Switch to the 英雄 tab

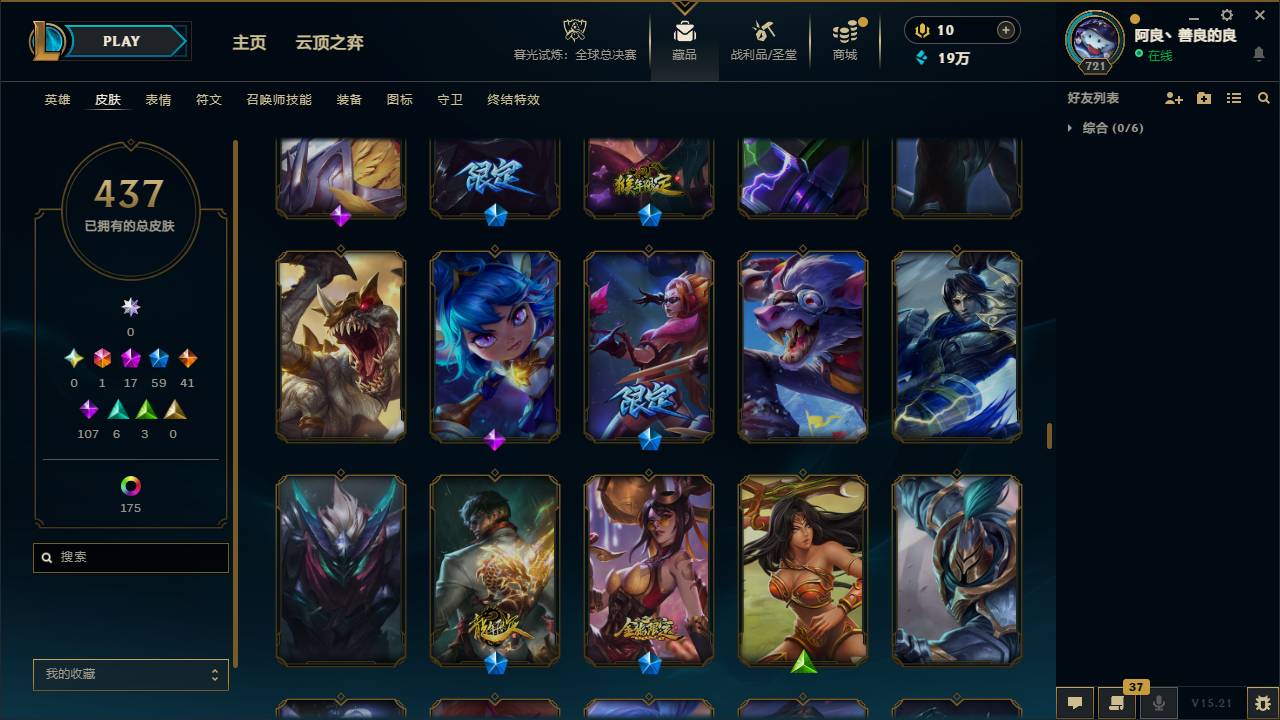[x=57, y=100]
